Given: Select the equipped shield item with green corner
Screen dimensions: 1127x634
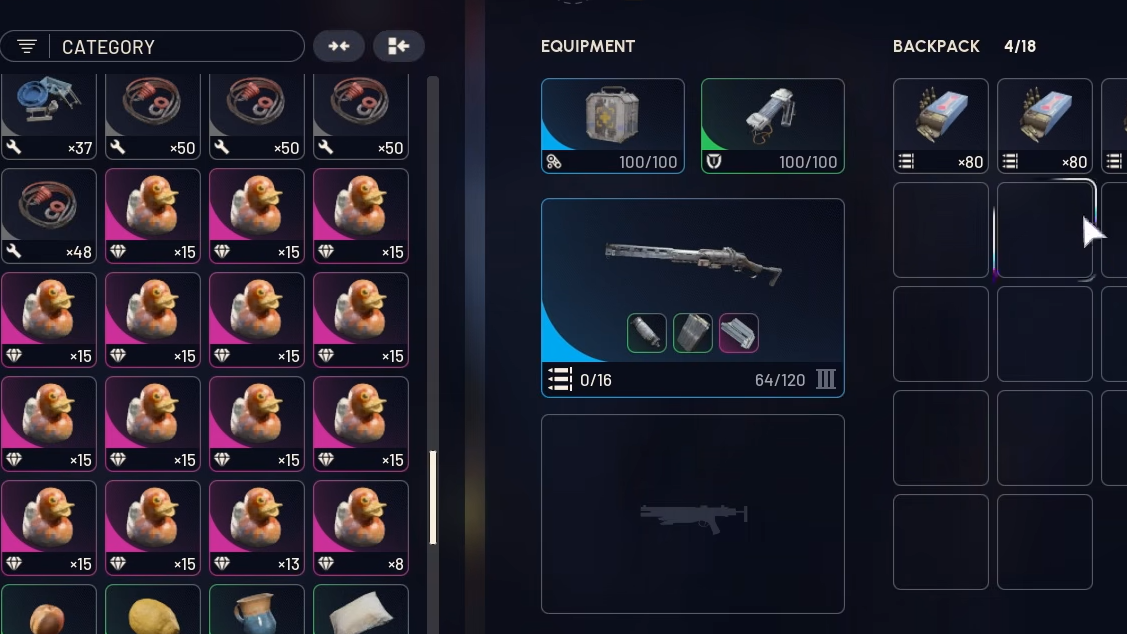Looking at the screenshot, I should coord(772,126).
